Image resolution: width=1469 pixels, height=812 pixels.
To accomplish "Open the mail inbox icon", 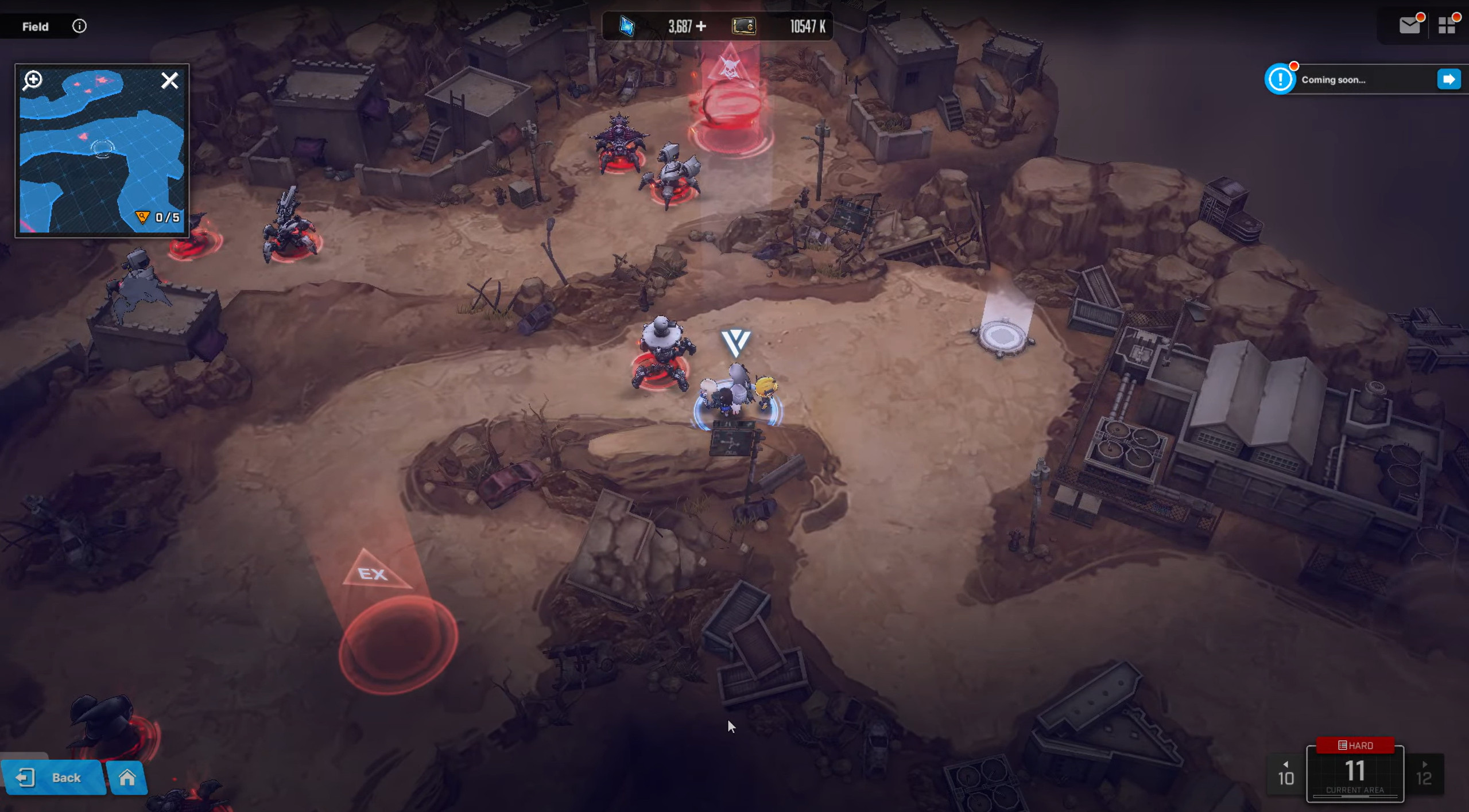I will tap(1409, 25).
